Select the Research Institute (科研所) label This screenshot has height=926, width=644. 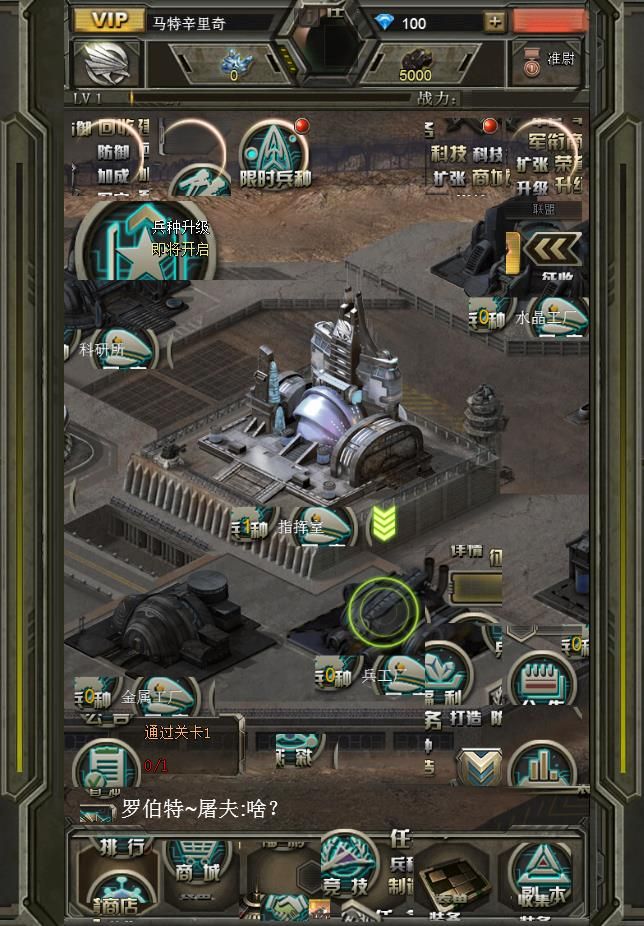pos(103,350)
